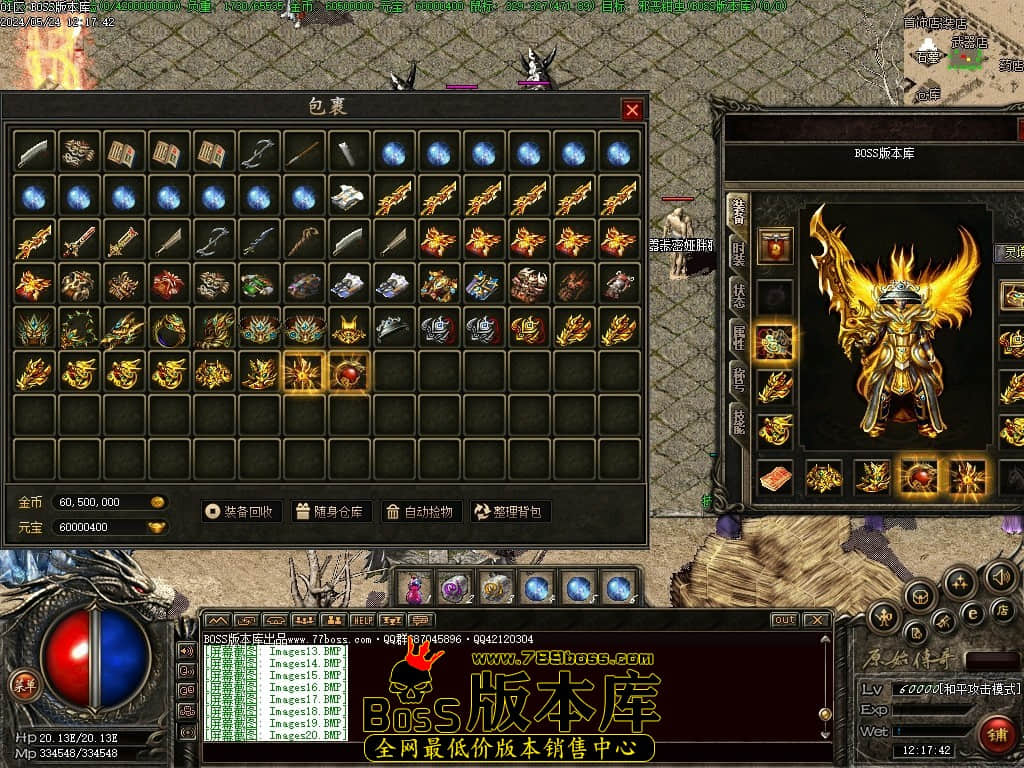
Task: Click the round 店 store button
Action: click(x=1000, y=609)
